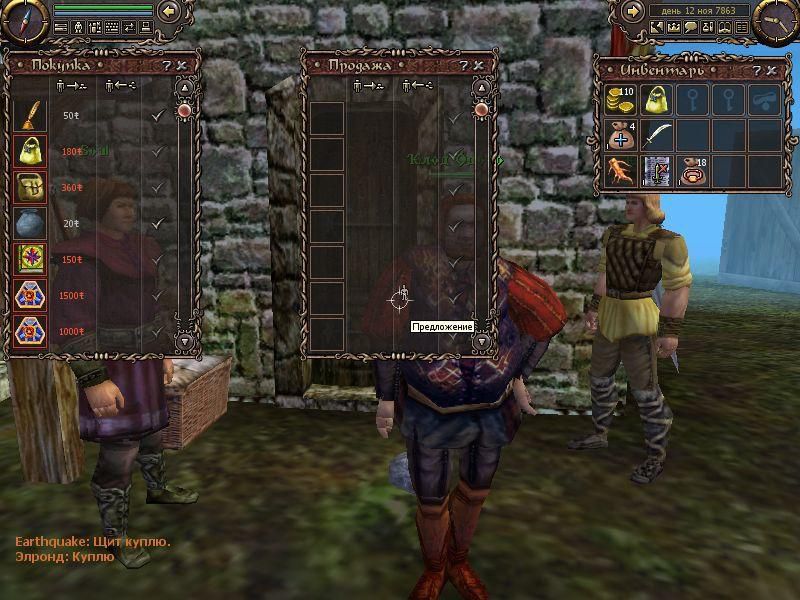Open the speech bubble chat icon
This screenshot has width=800, height=600.
pyautogui.click(x=690, y=28)
